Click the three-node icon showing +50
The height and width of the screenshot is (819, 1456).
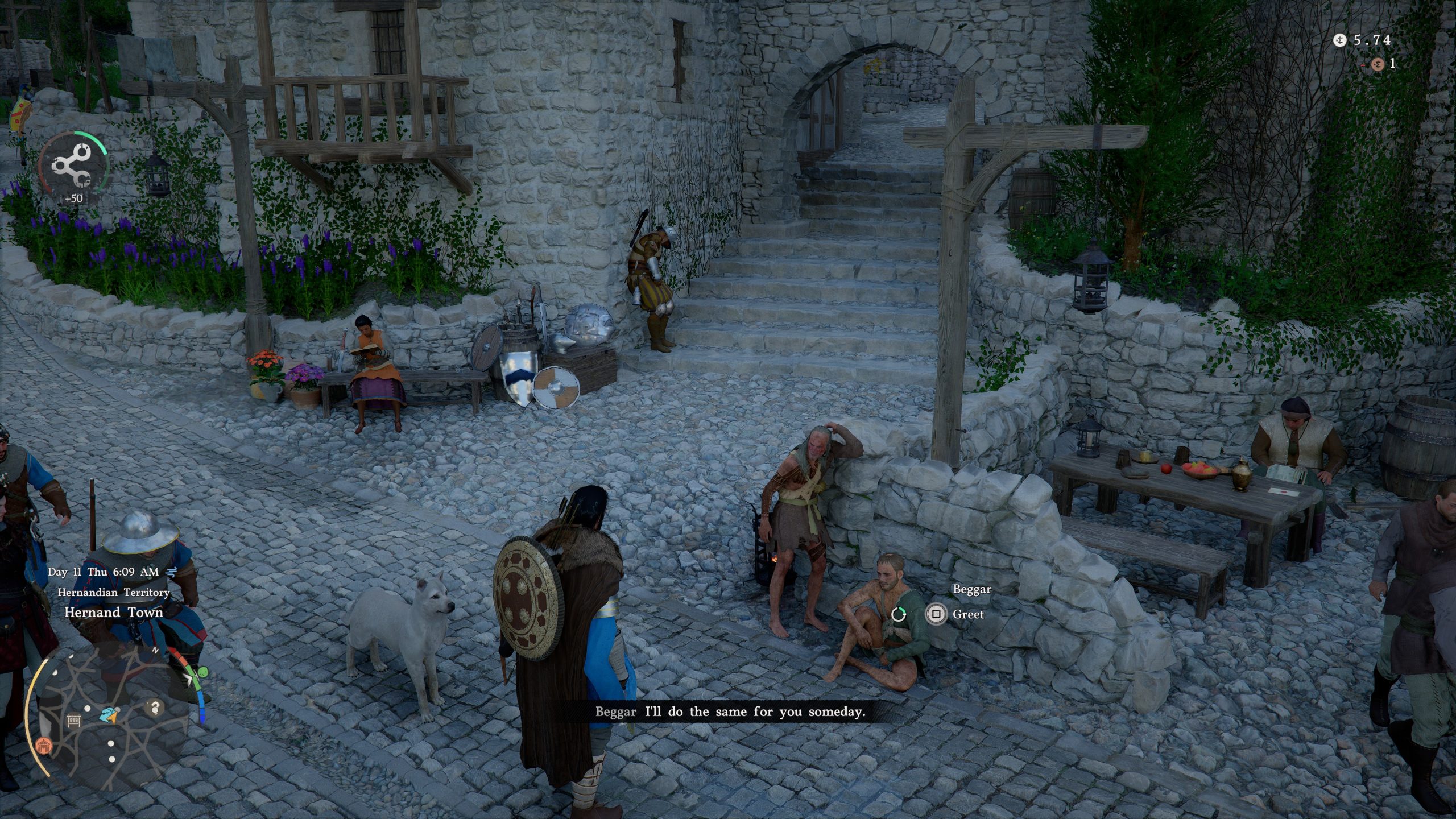click(72, 166)
